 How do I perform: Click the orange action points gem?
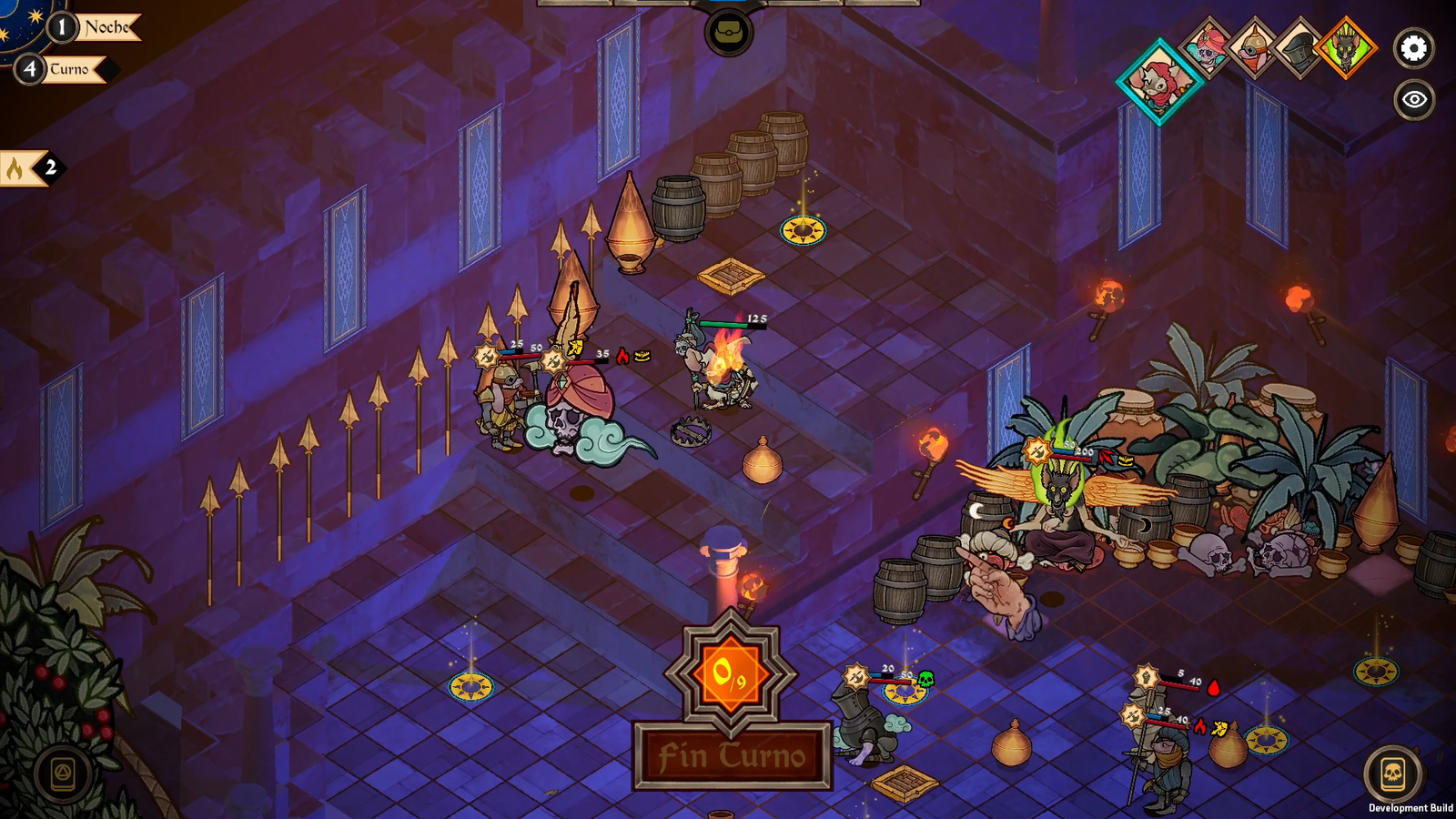(x=731, y=674)
